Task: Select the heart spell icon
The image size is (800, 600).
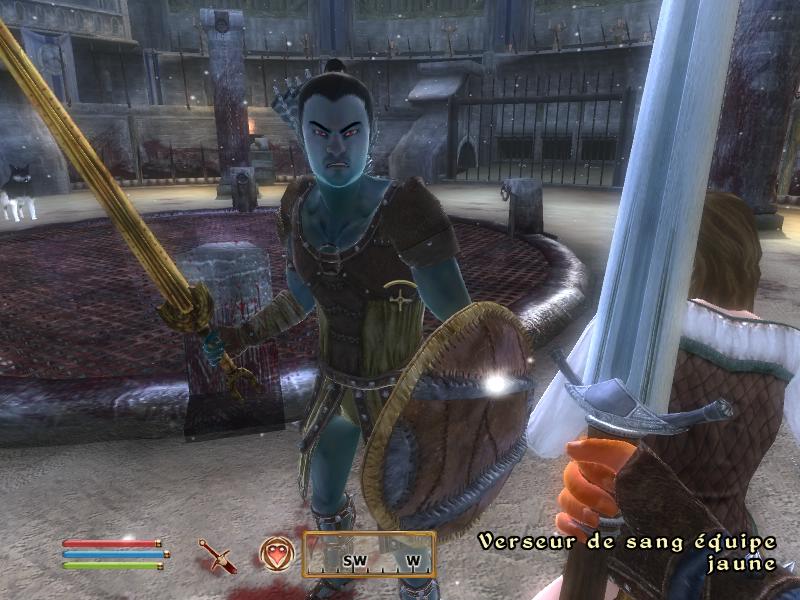Action: click(x=276, y=554)
